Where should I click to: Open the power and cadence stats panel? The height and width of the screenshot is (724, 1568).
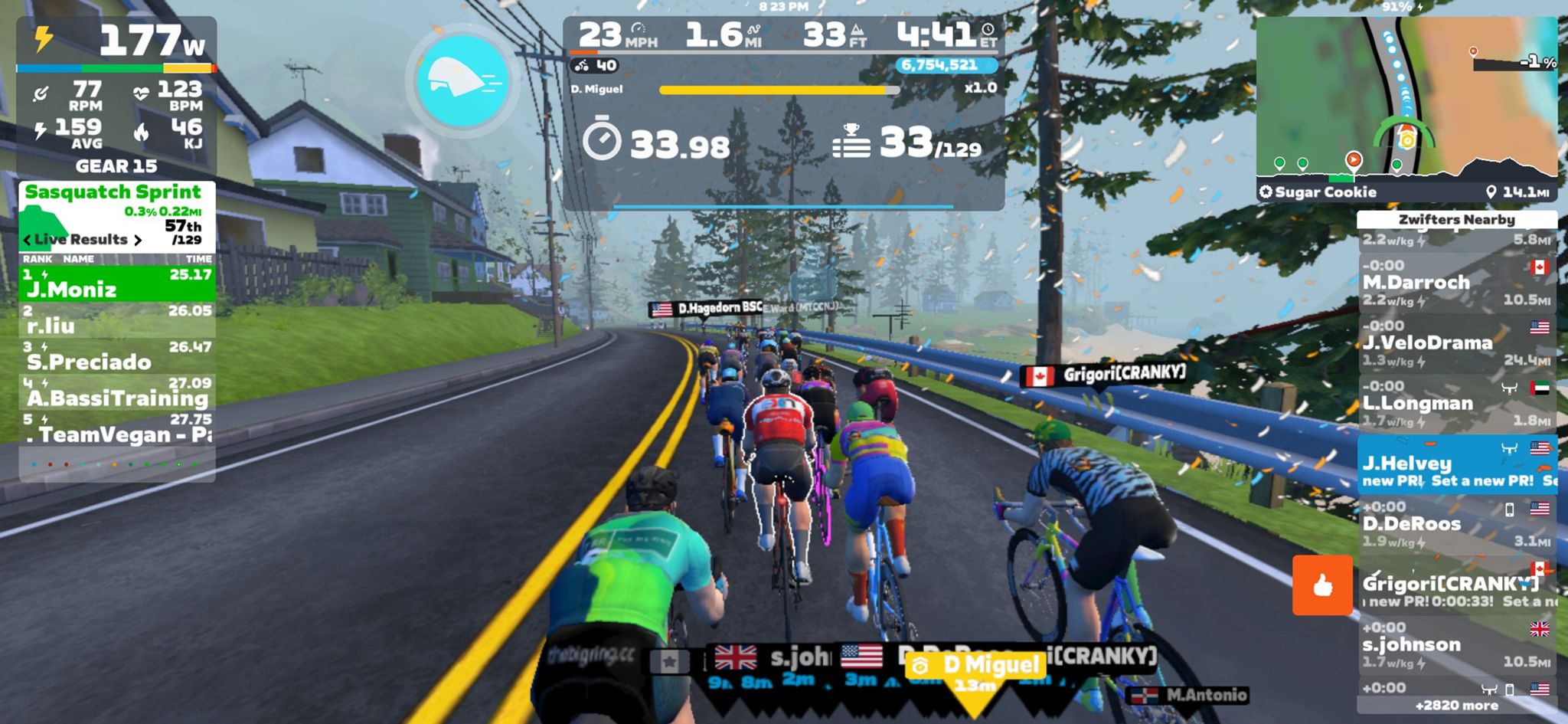point(116,96)
